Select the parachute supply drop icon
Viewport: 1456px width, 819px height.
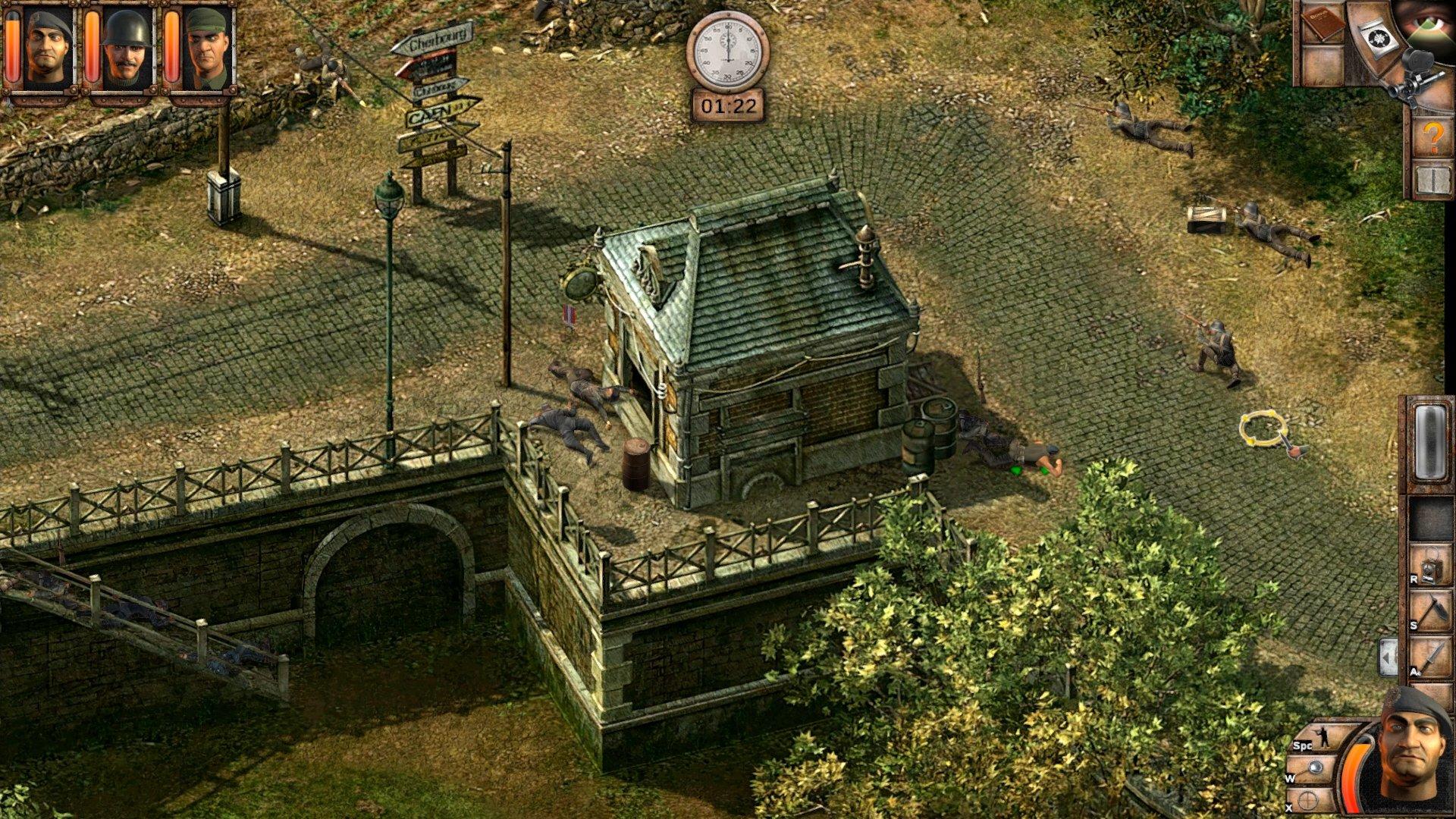tap(1379, 36)
